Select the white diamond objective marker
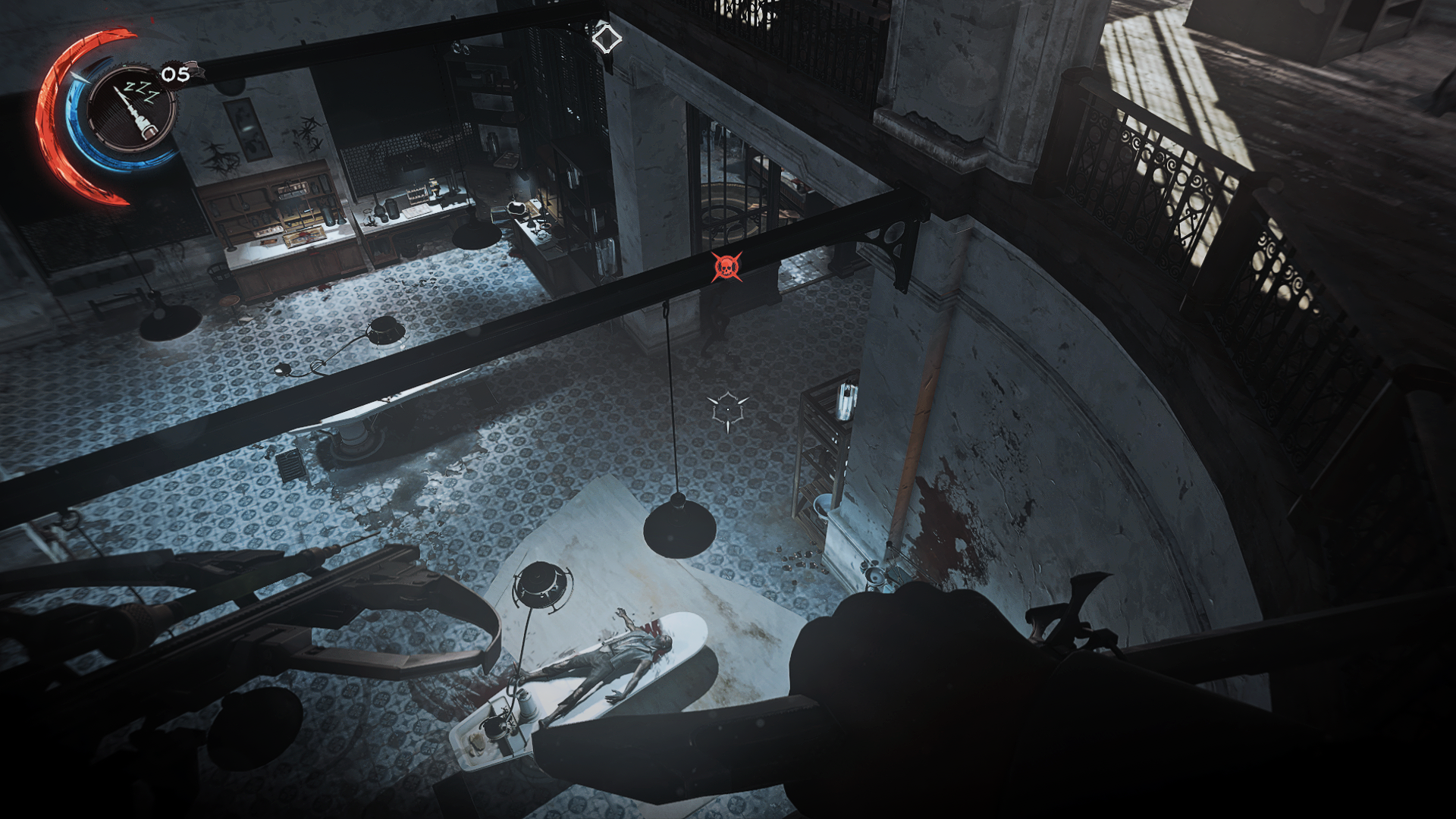Viewport: 1456px width, 819px height. click(x=606, y=38)
